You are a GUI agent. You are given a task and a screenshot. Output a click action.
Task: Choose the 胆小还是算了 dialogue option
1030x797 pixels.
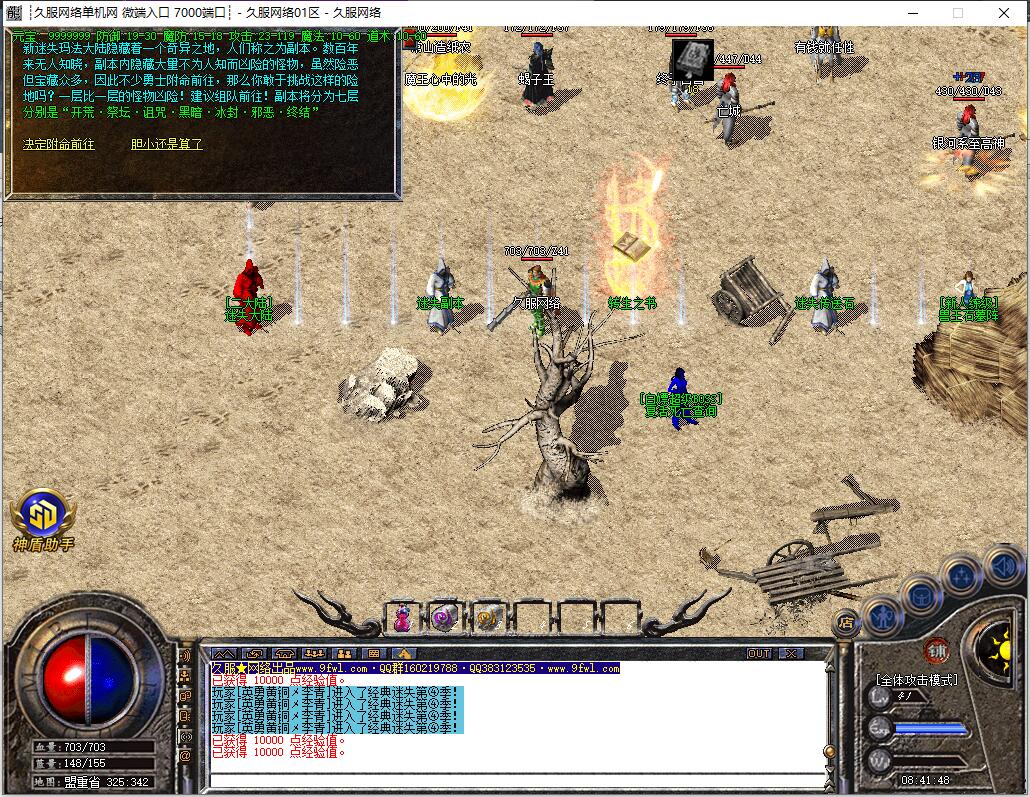pyautogui.click(x=166, y=144)
